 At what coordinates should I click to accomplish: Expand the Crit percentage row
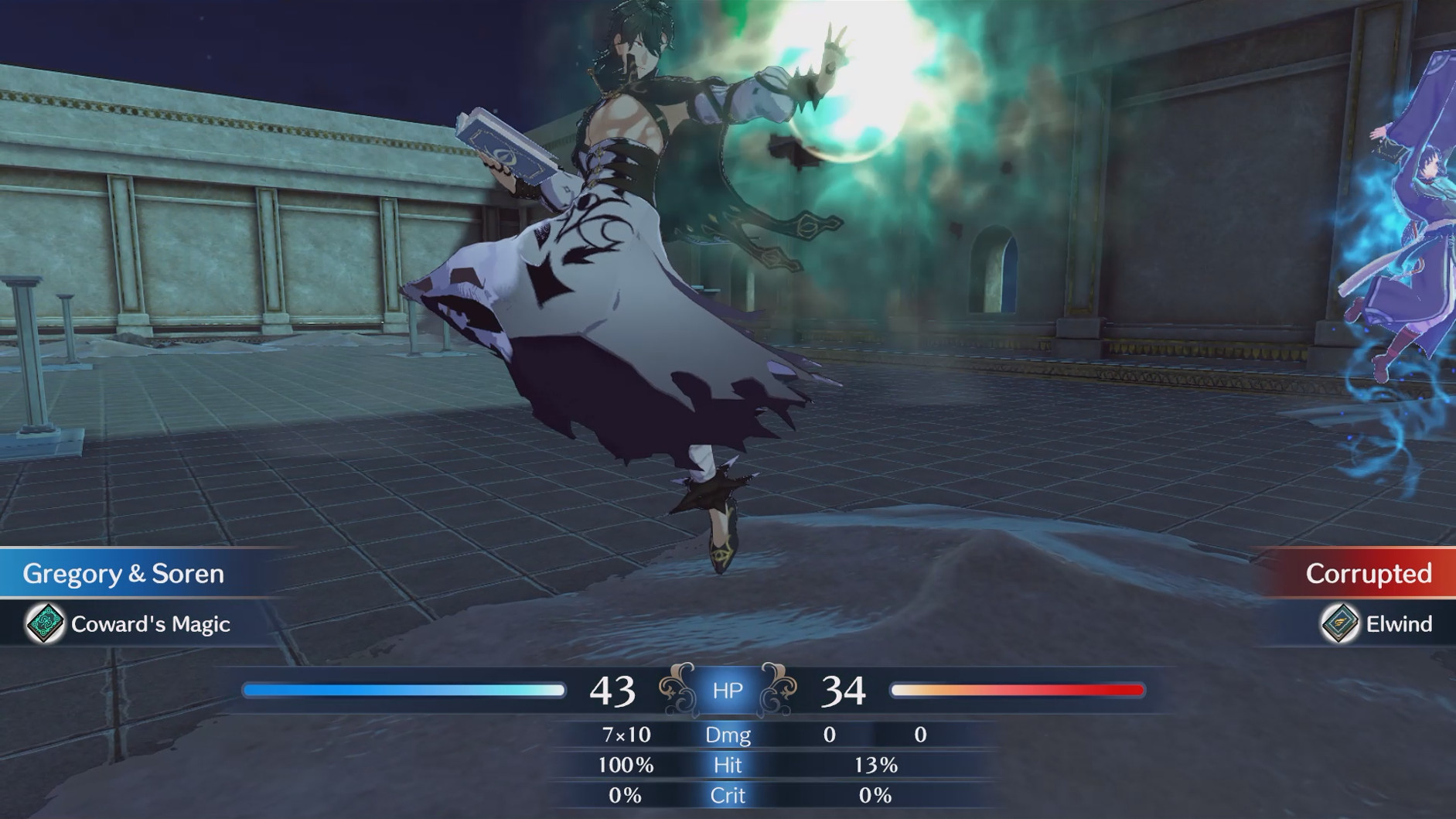coord(728,795)
